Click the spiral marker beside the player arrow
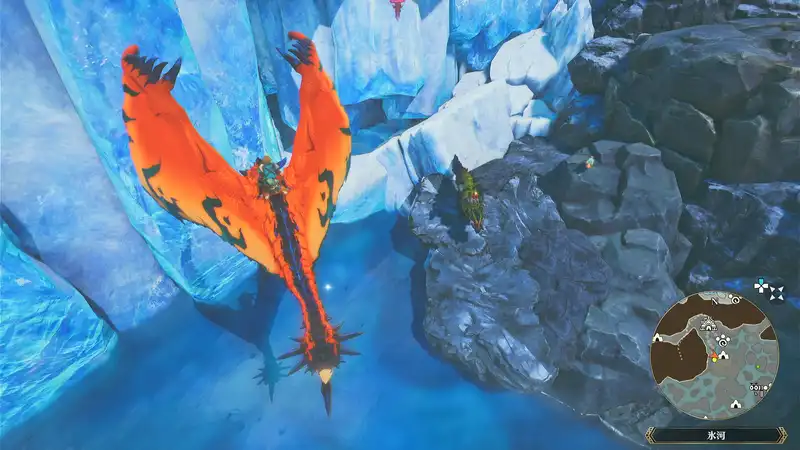This screenshot has height=450, width=800. click(x=723, y=341)
